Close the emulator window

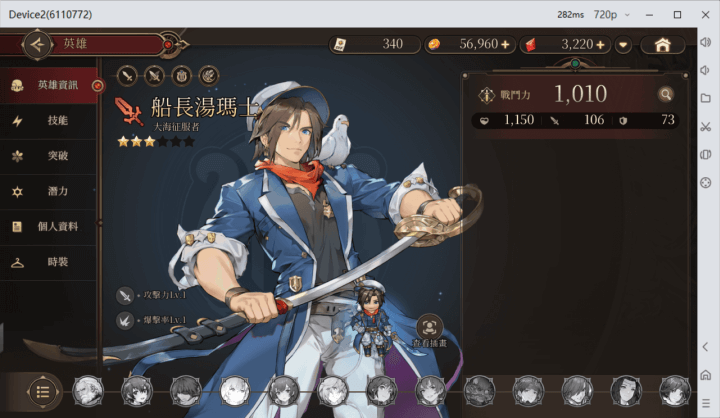tap(705, 14)
